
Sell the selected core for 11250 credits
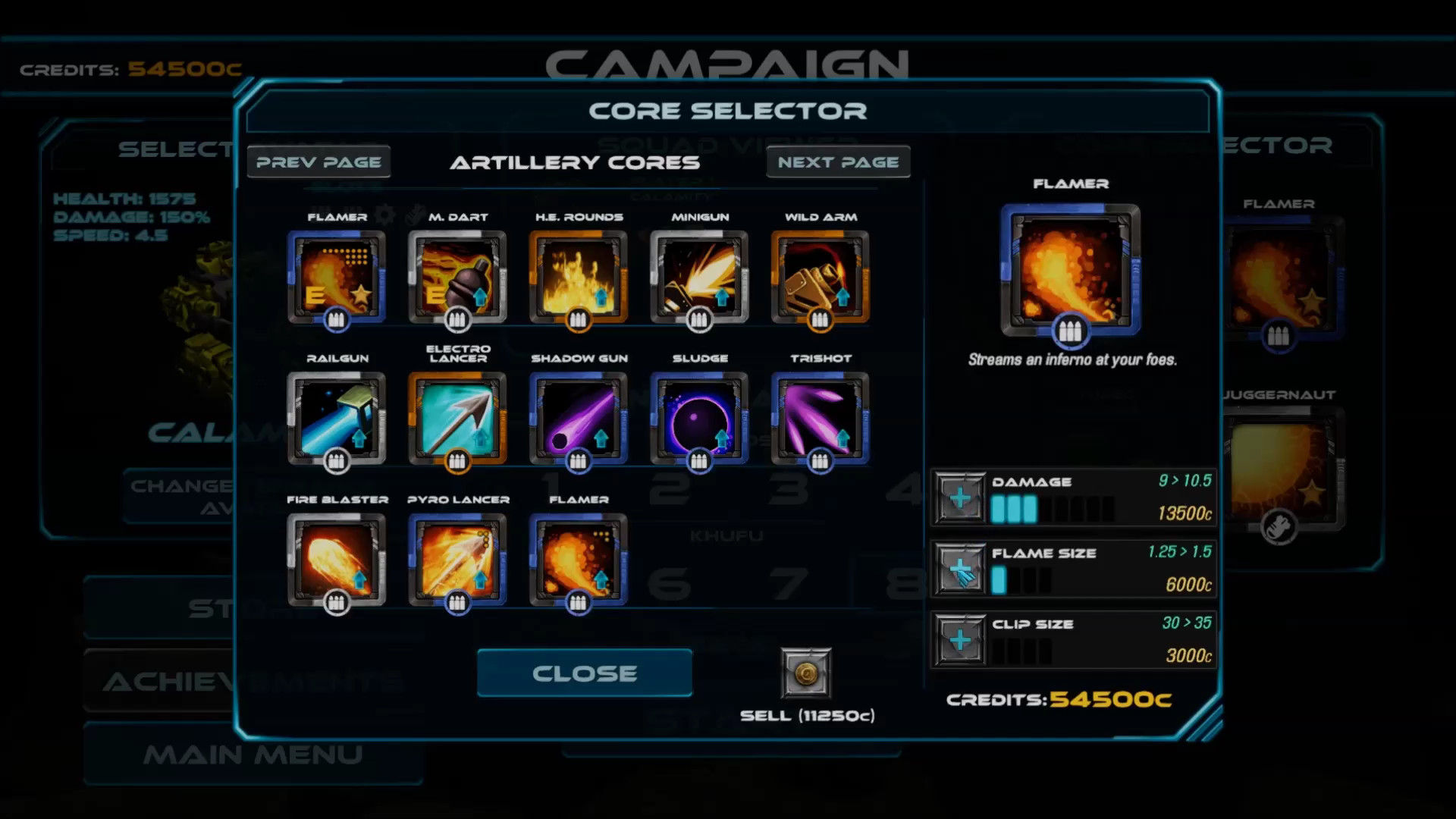pos(806,673)
